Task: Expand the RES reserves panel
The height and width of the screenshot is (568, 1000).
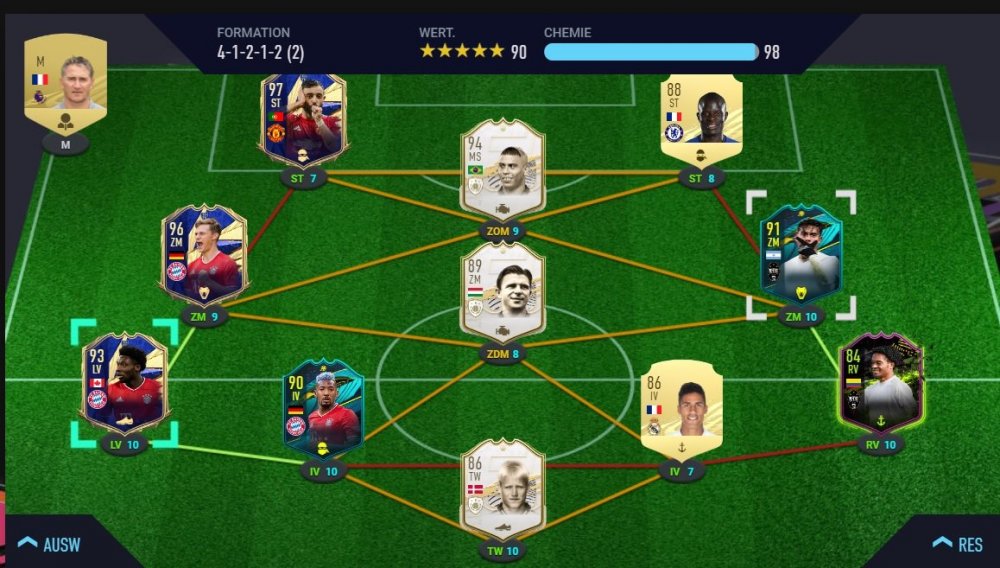Action: coord(957,544)
